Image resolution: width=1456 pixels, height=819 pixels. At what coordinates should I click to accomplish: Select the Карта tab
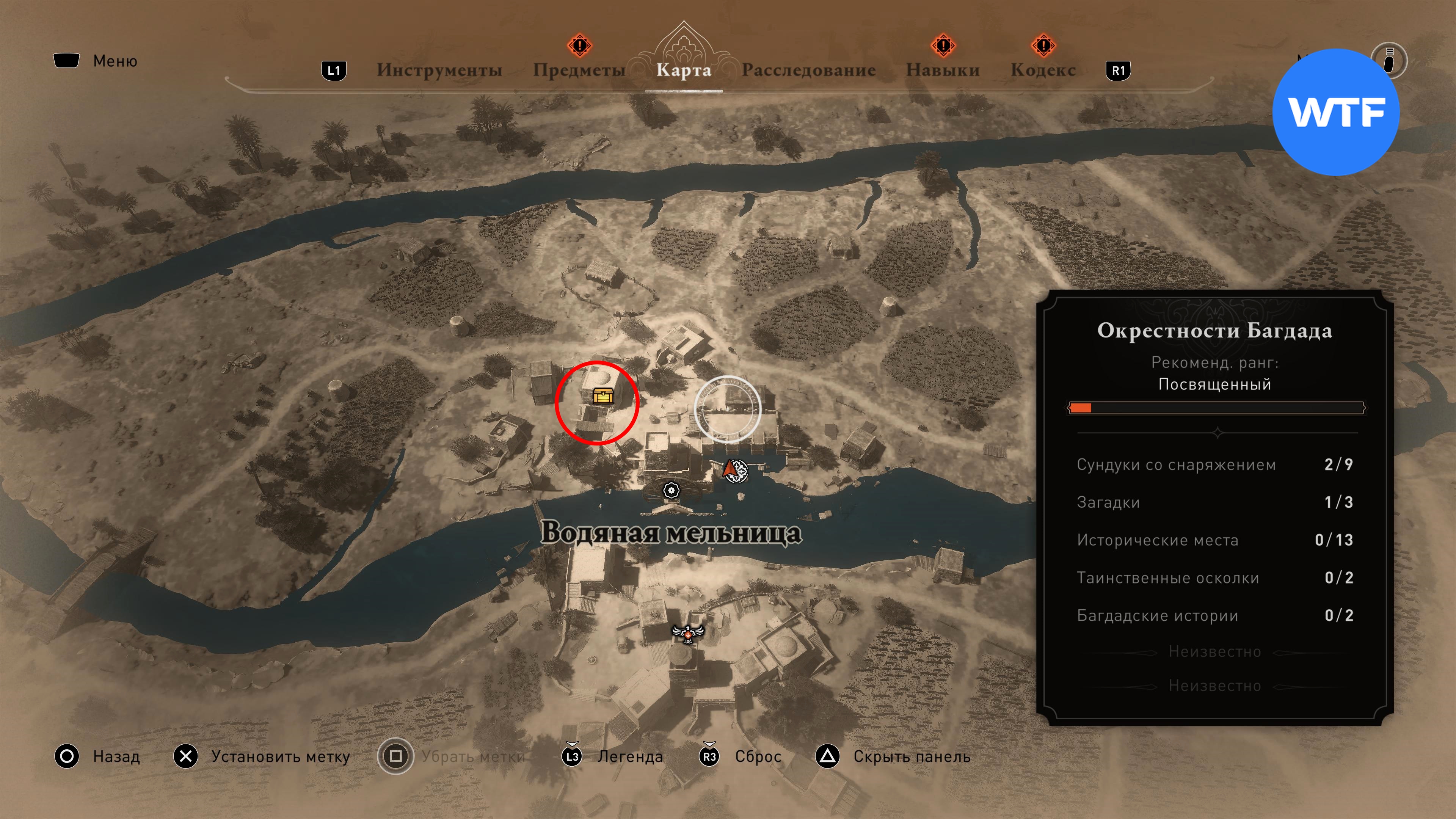(683, 70)
